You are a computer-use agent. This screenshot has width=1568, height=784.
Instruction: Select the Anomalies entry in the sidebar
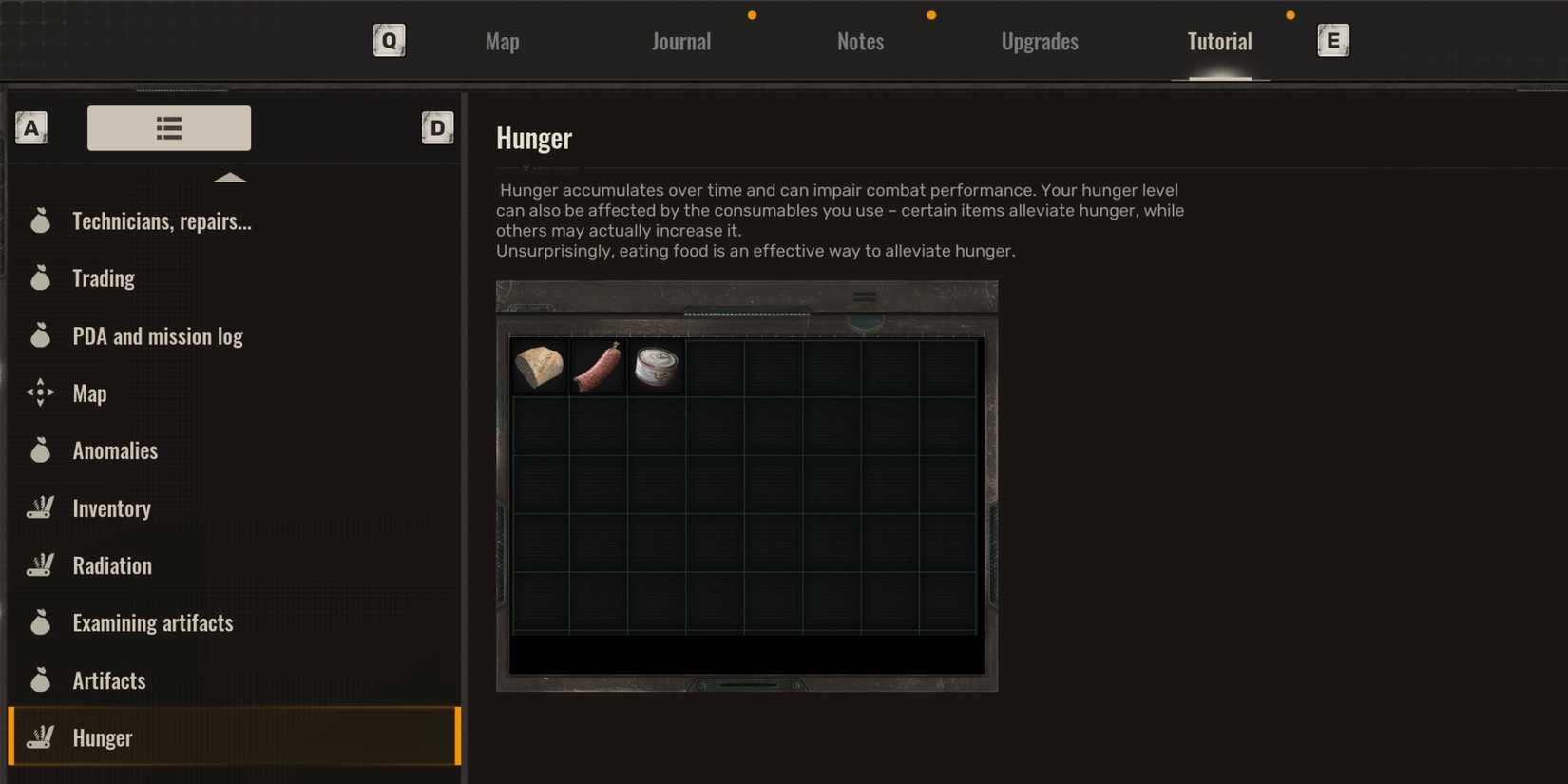point(115,450)
